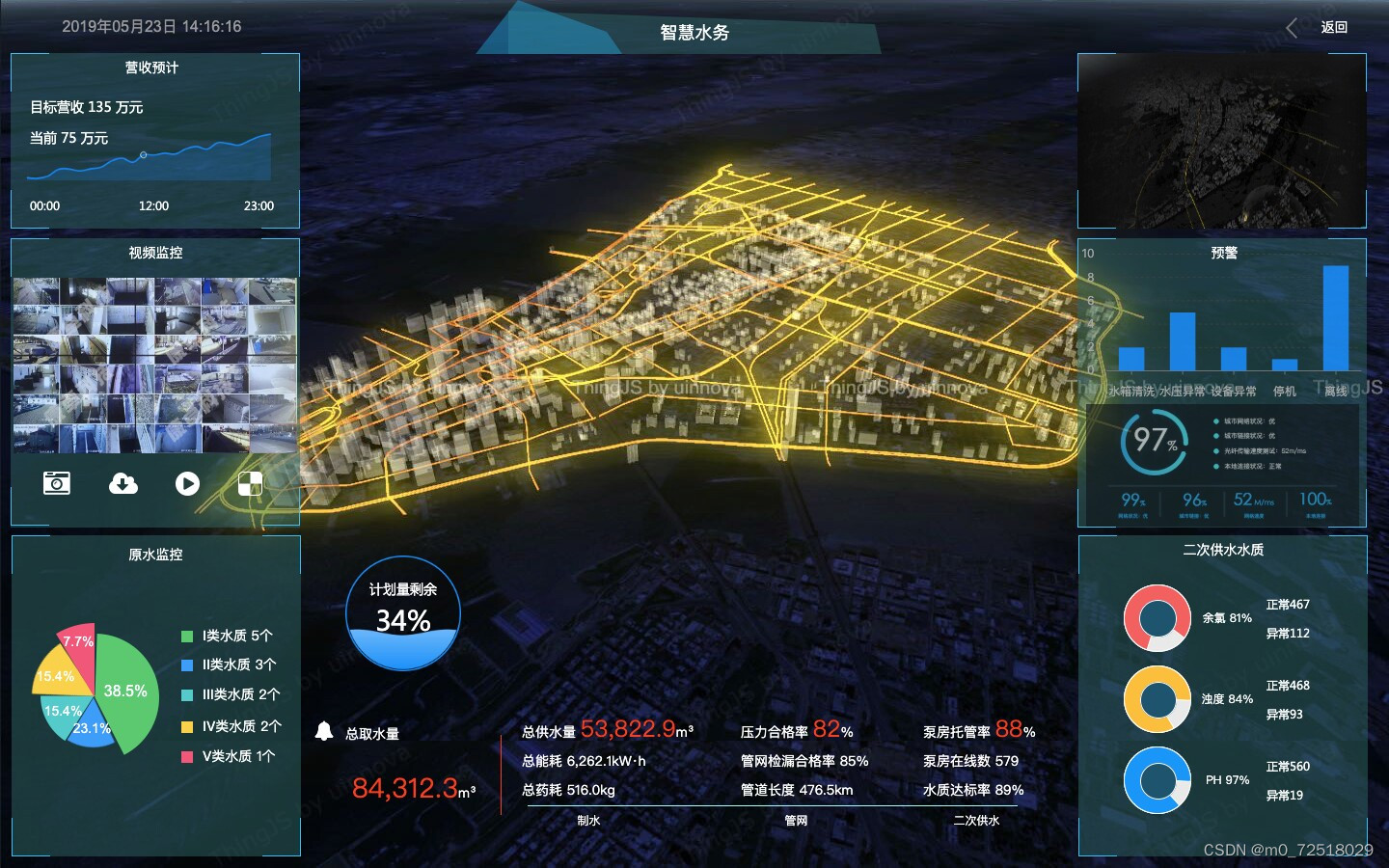Click the PH 97% donut chart
1389x868 pixels.
click(x=1157, y=780)
